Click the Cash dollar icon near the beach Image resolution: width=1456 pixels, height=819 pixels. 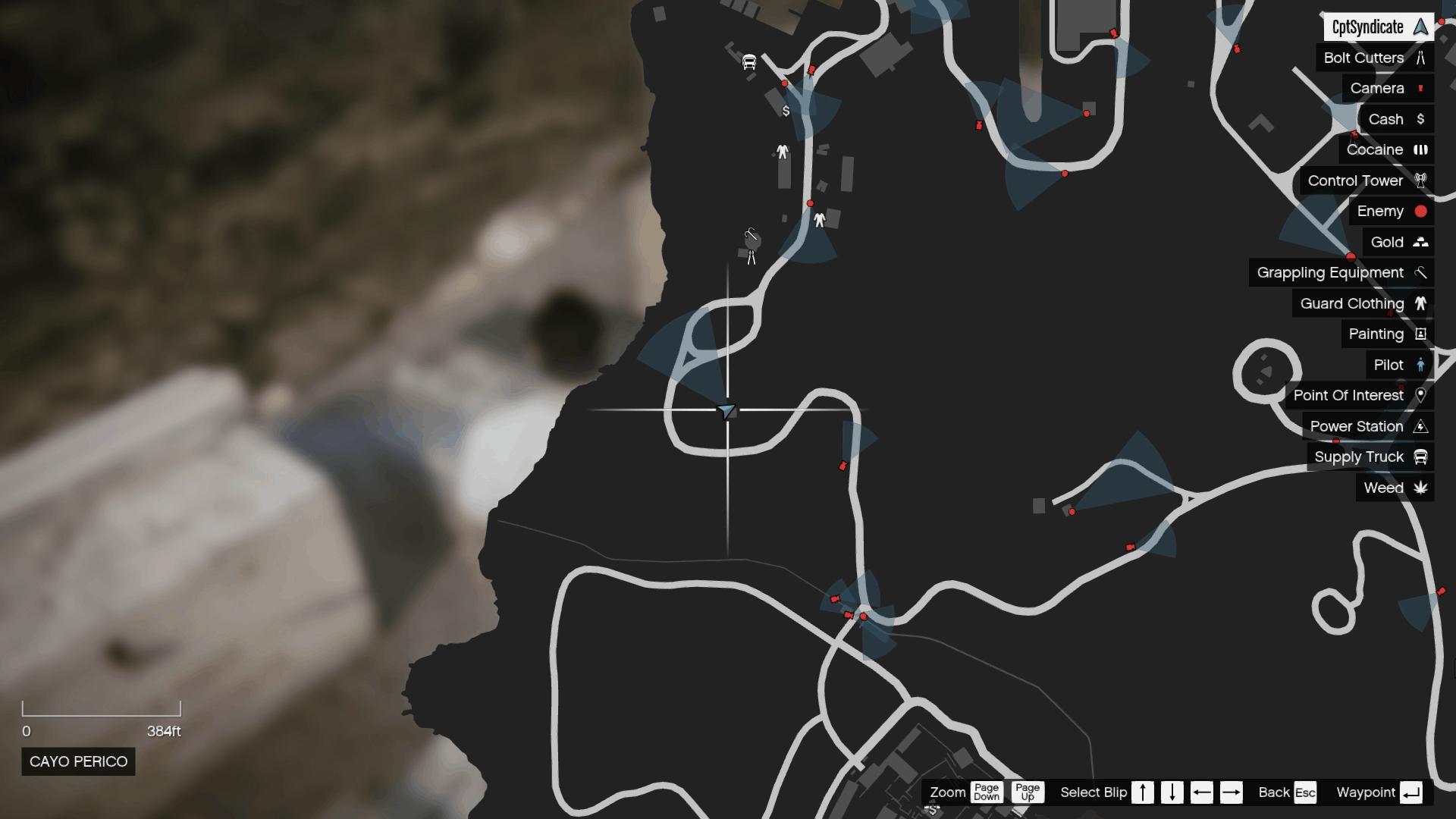pyautogui.click(x=785, y=111)
